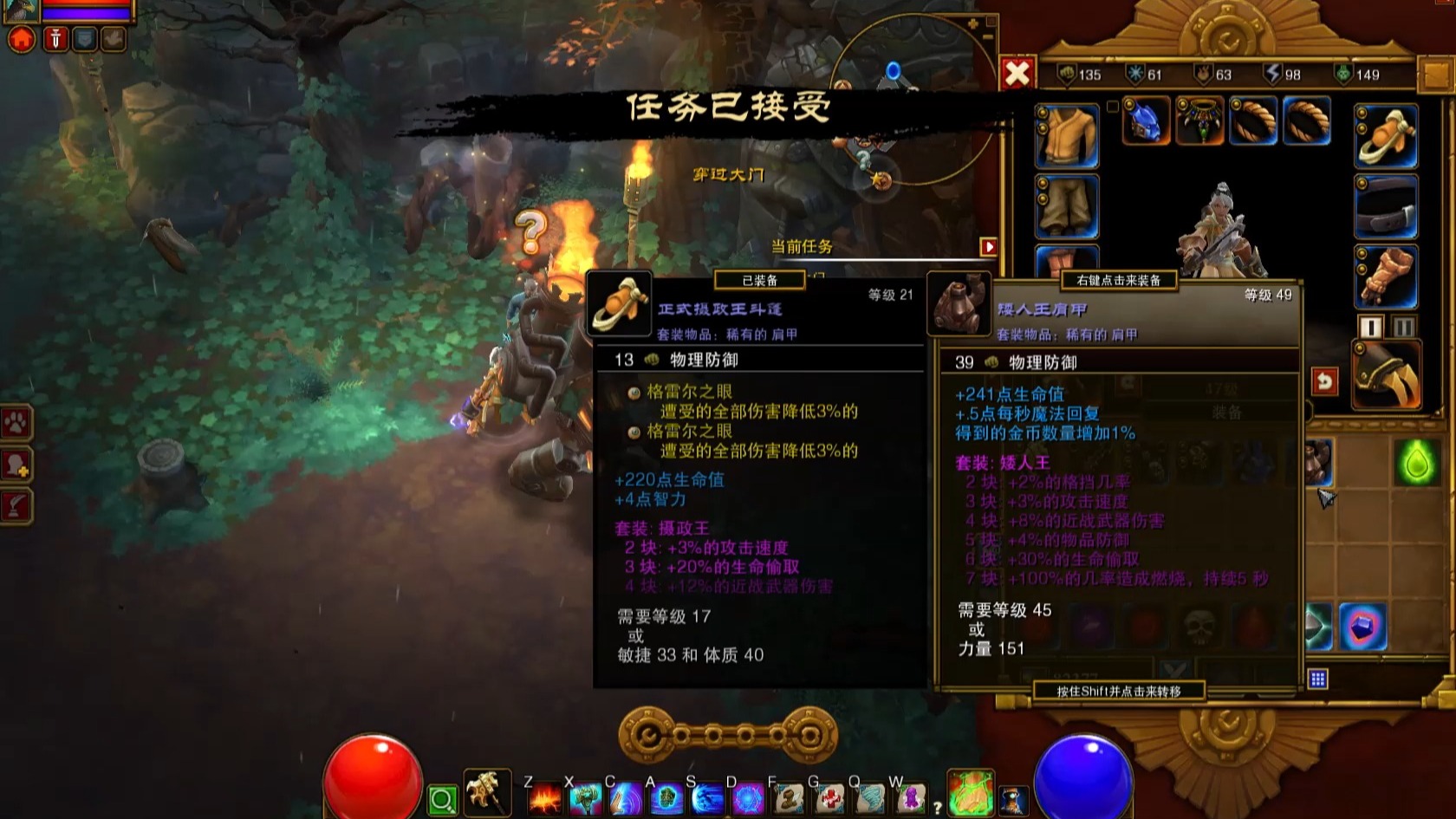Select the equipped claw weapon slot
The image size is (1456, 819).
[1386, 374]
